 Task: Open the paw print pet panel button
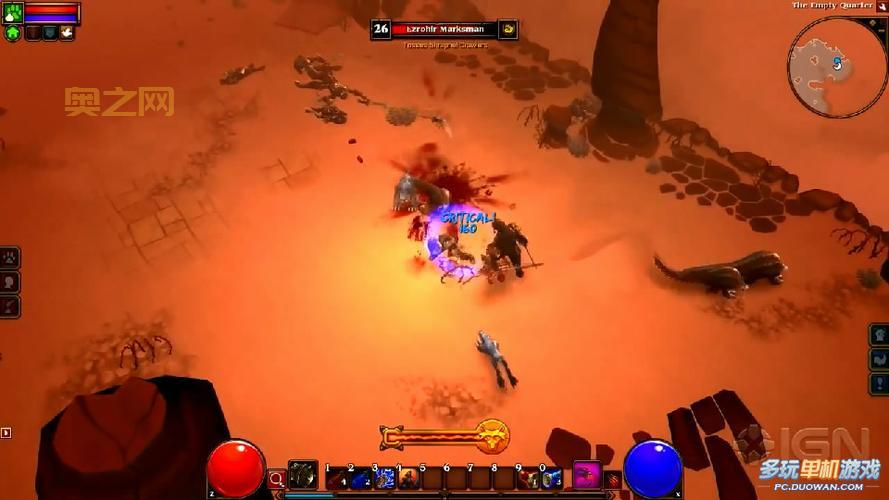click(x=9, y=258)
